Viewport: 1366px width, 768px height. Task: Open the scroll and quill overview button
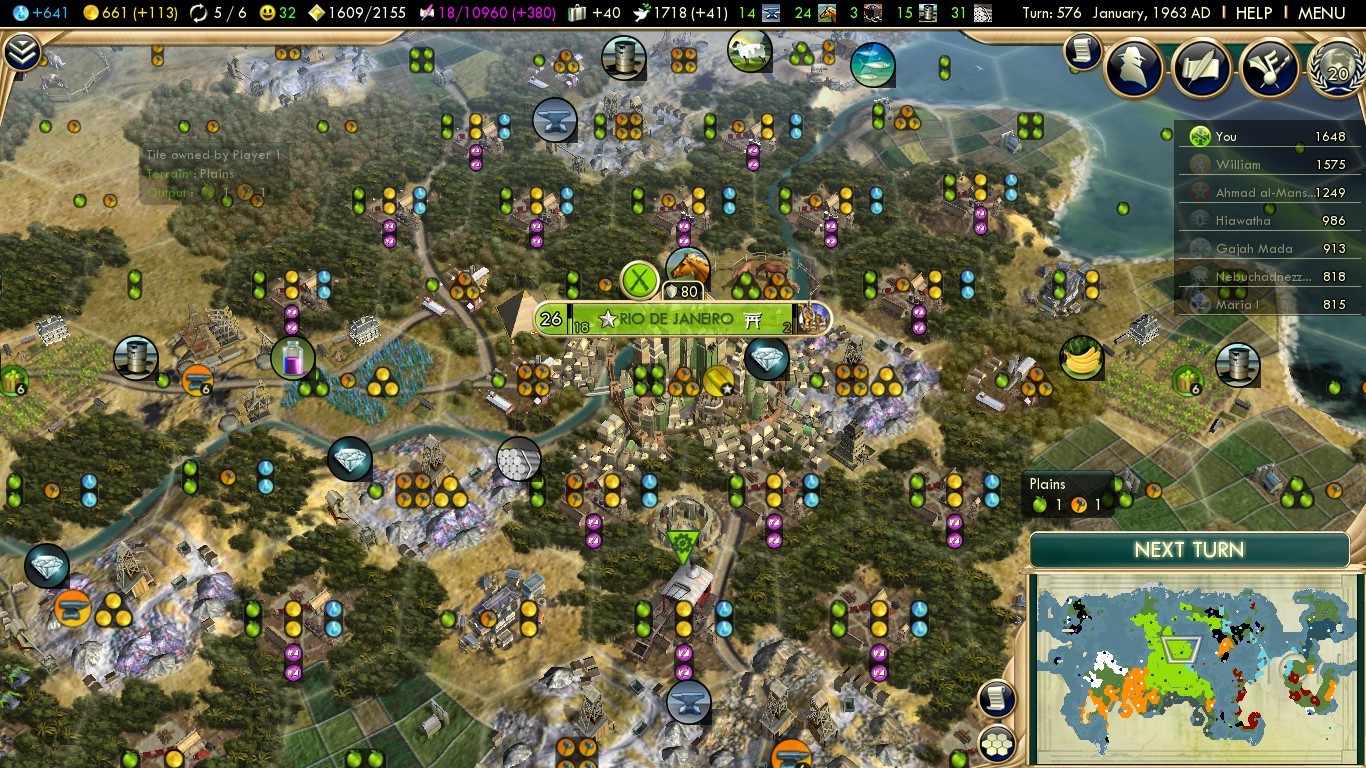(x=1201, y=67)
